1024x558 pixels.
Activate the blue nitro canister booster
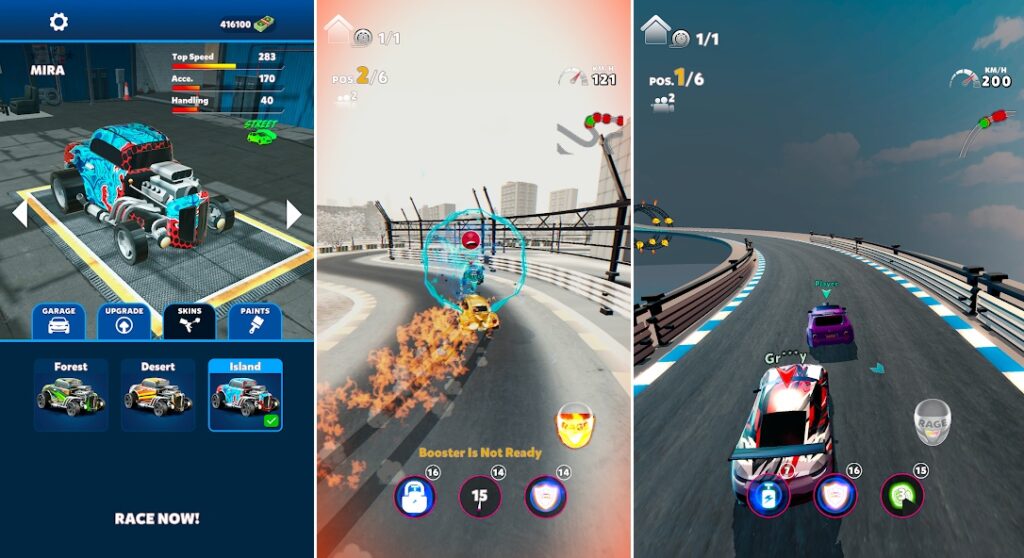[x=768, y=494]
